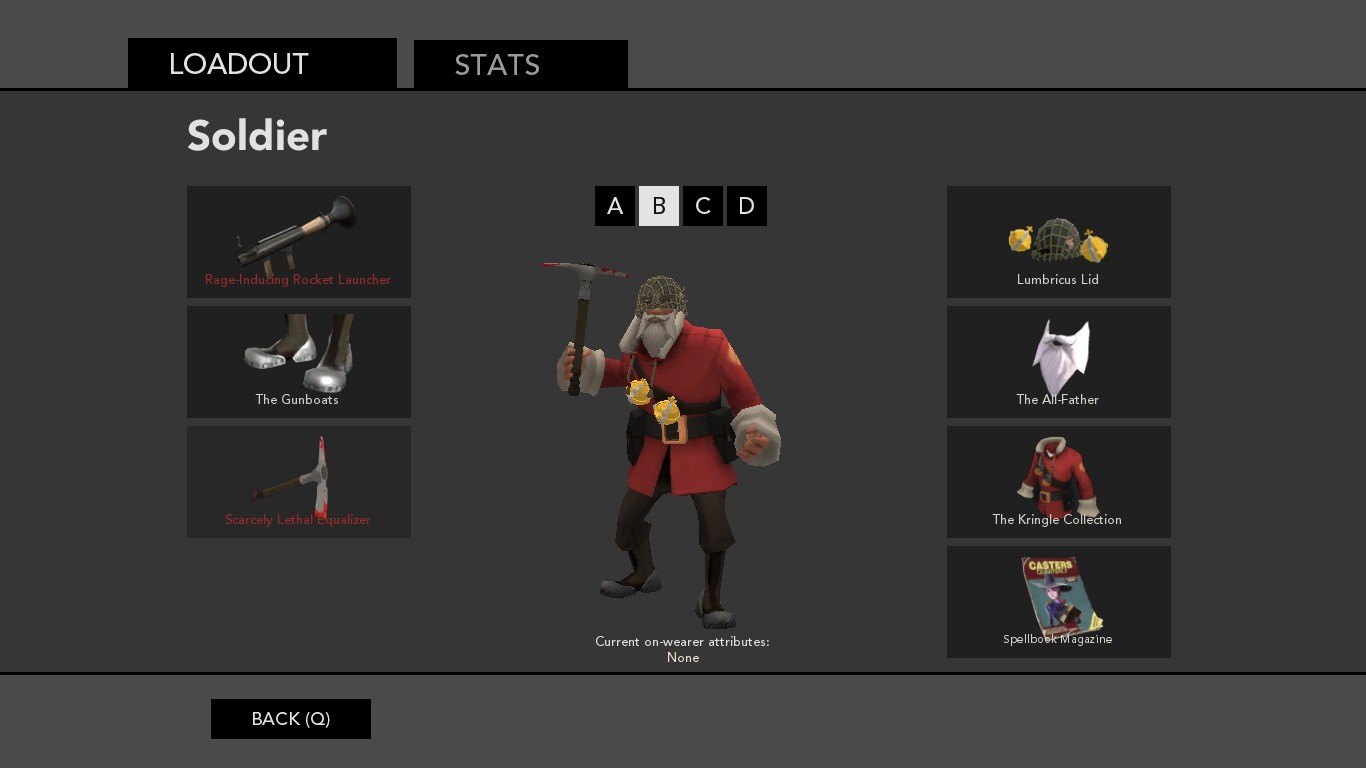This screenshot has height=768, width=1366.
Task: Click The Kringle Collection coat slot
Action: coord(1058,482)
